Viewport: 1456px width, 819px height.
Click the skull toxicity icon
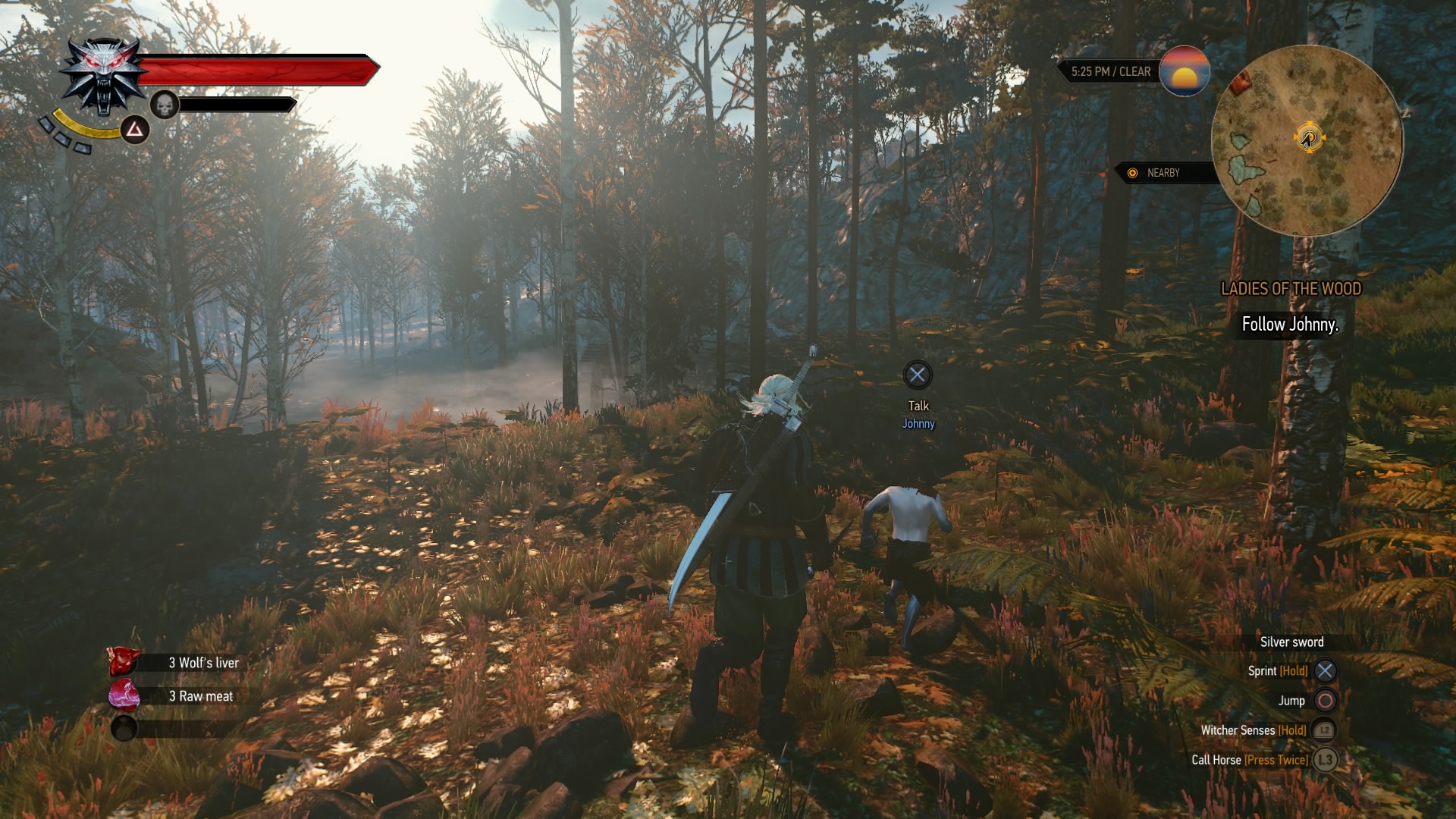(x=165, y=105)
